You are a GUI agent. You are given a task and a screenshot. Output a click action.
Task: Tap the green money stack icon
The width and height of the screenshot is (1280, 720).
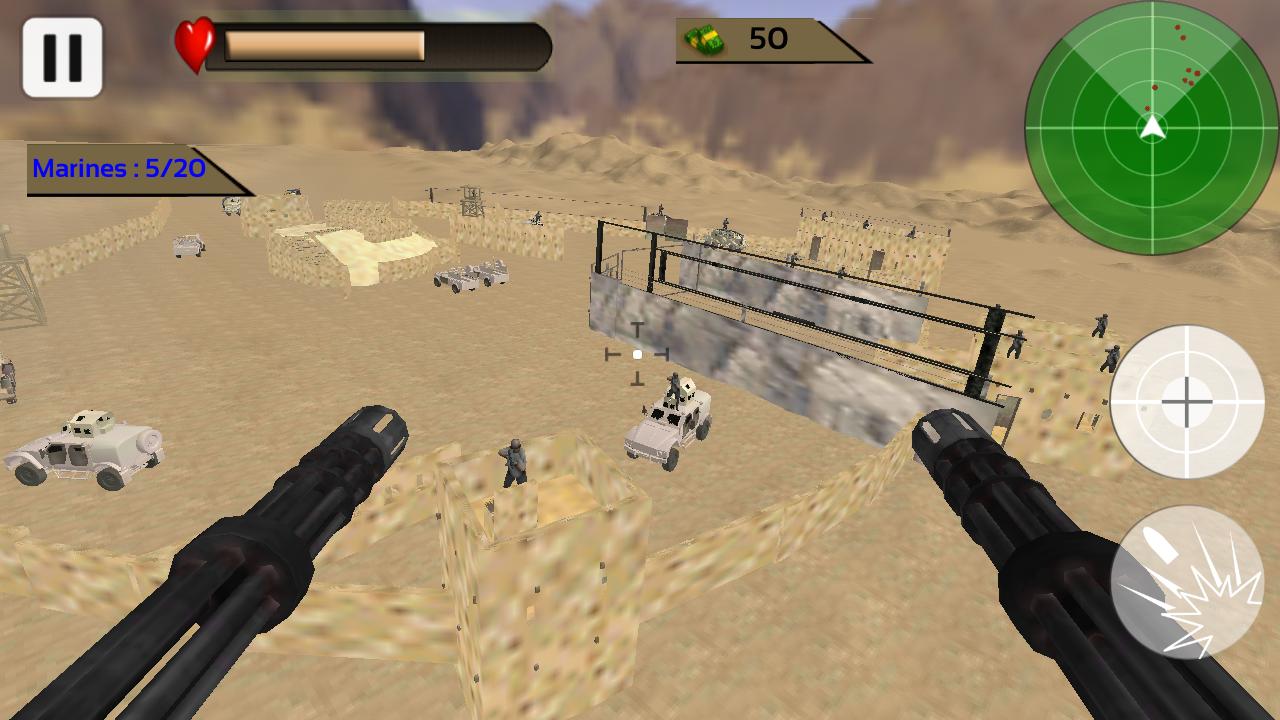coord(705,41)
